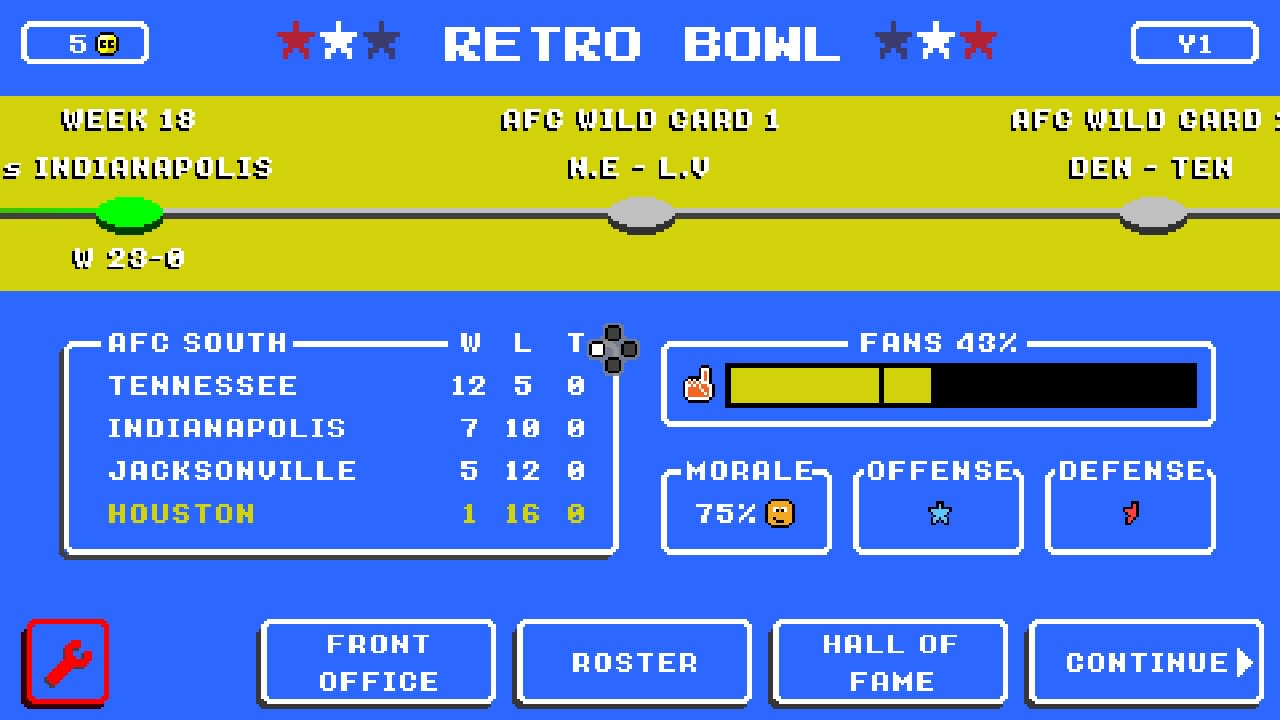
Task: Click the red lightning bolt under Defense
Action: coord(1129,512)
